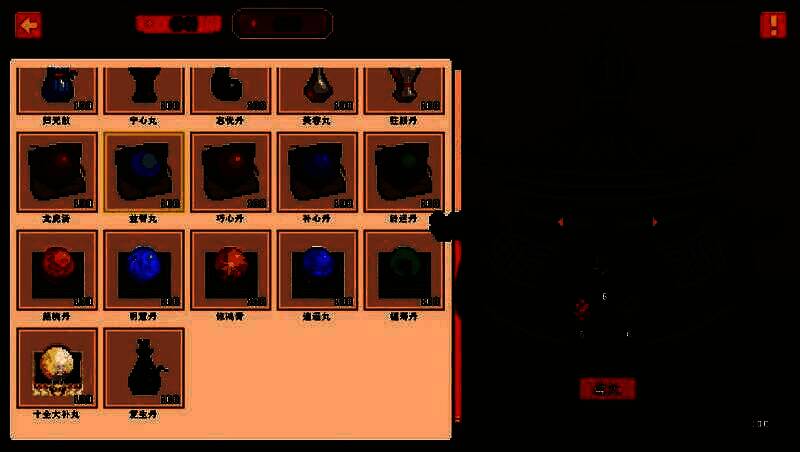Image resolution: width=800 pixels, height=452 pixels.
Task: Pick the brown teardrop flask item
Action: point(317,88)
